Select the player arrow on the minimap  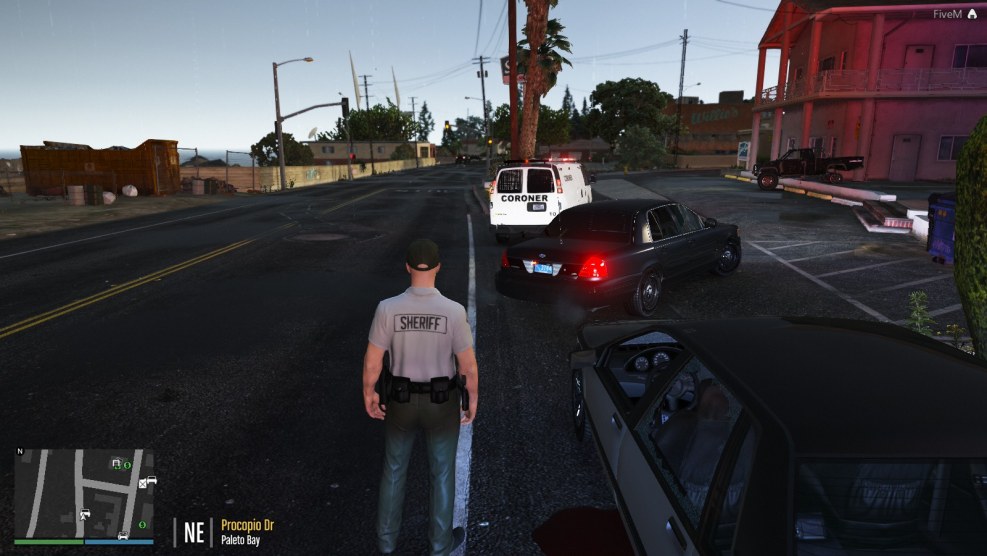[x=84, y=515]
